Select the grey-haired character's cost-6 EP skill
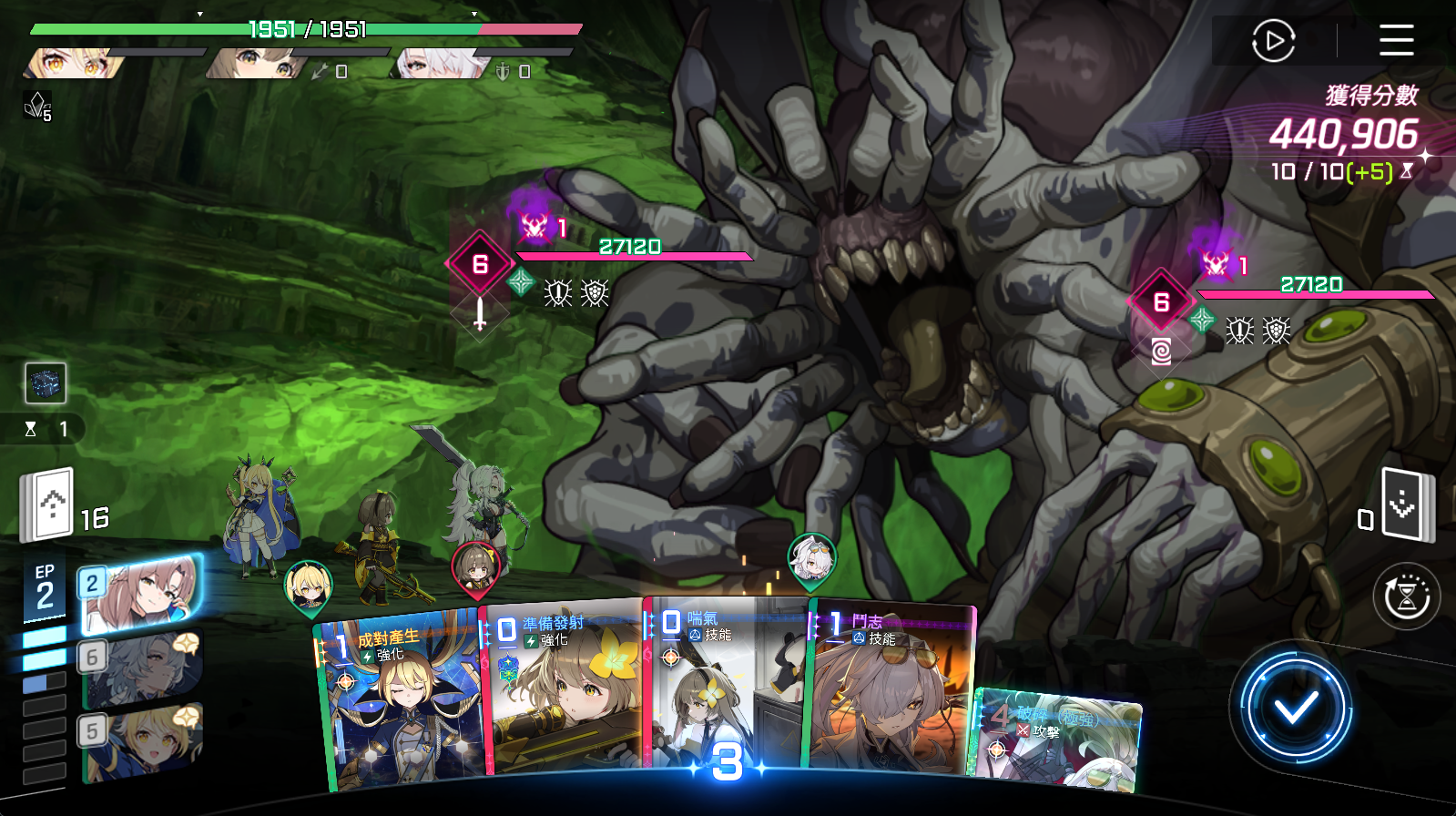The image size is (1456, 816). point(141,668)
